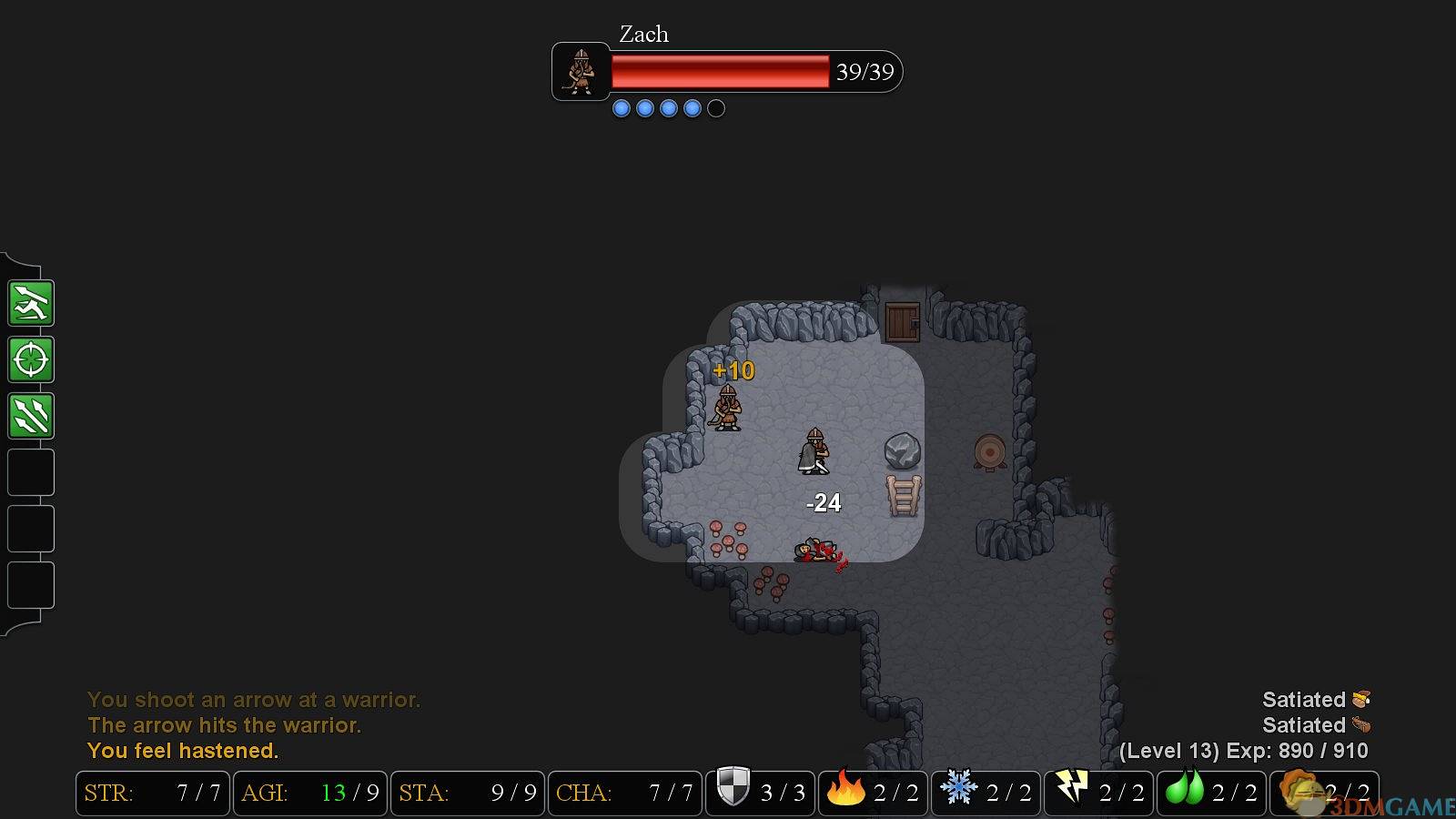This screenshot has width=1456, height=819.
Task: Activate the running archer ability
Action: tap(31, 303)
